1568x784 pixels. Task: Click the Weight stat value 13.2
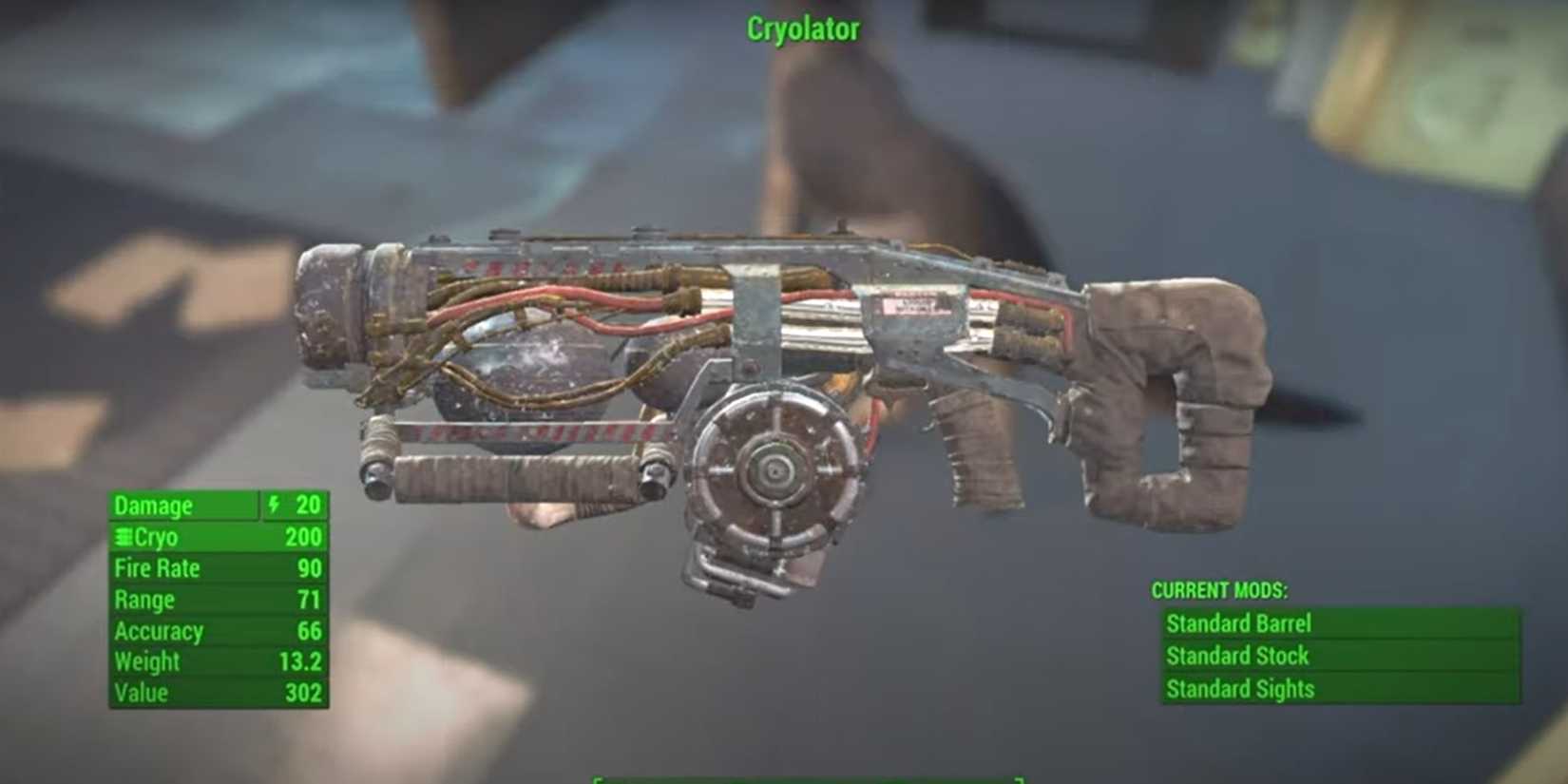[300, 662]
